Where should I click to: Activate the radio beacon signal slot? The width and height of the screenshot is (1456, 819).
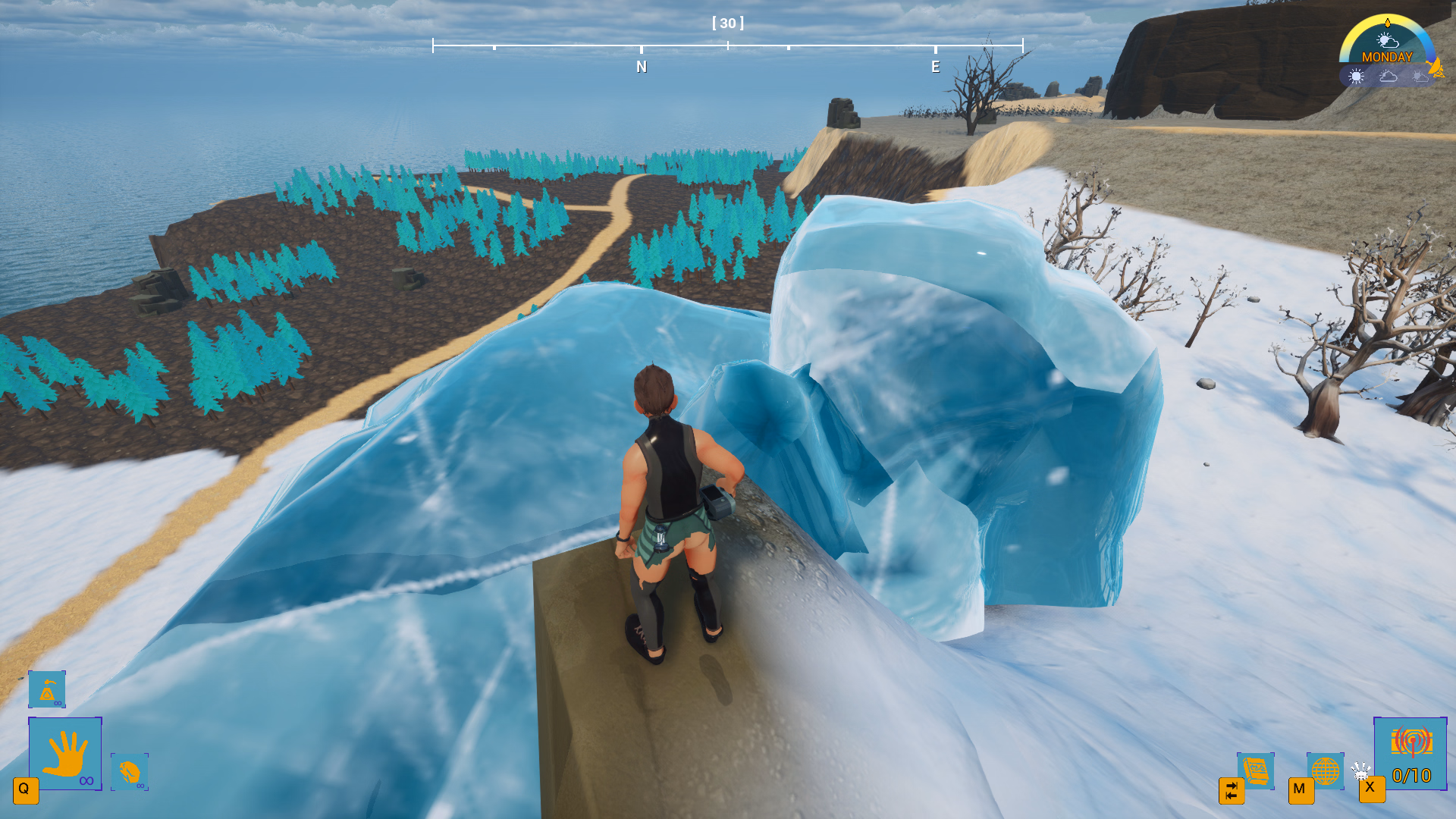click(1410, 754)
